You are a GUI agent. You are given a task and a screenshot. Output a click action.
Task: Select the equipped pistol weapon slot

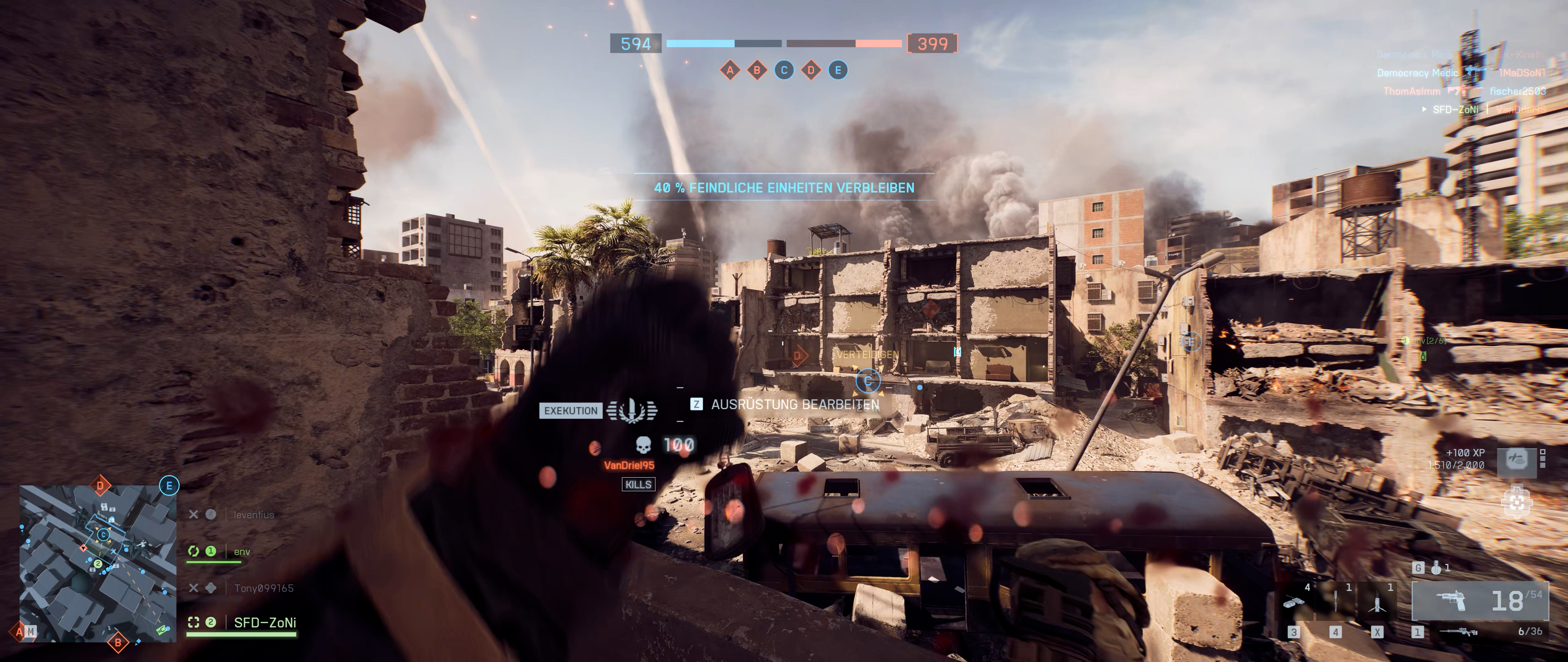[x=1479, y=601]
